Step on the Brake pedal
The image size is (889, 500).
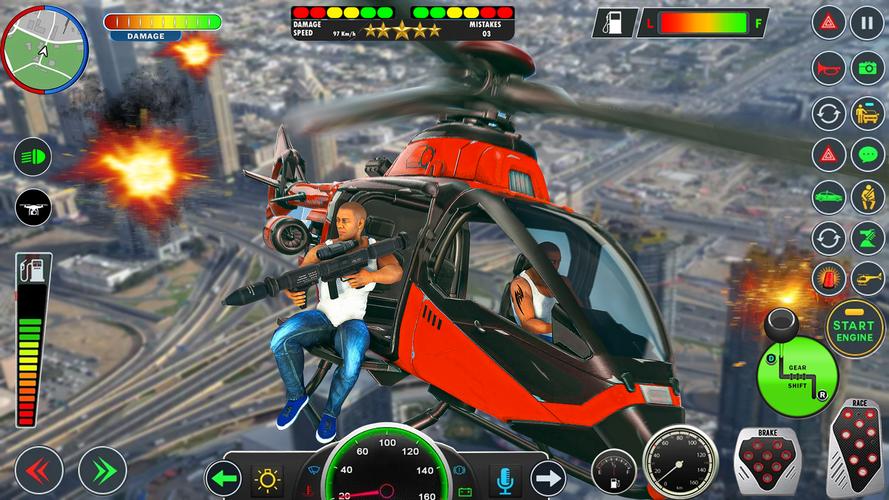tap(767, 462)
